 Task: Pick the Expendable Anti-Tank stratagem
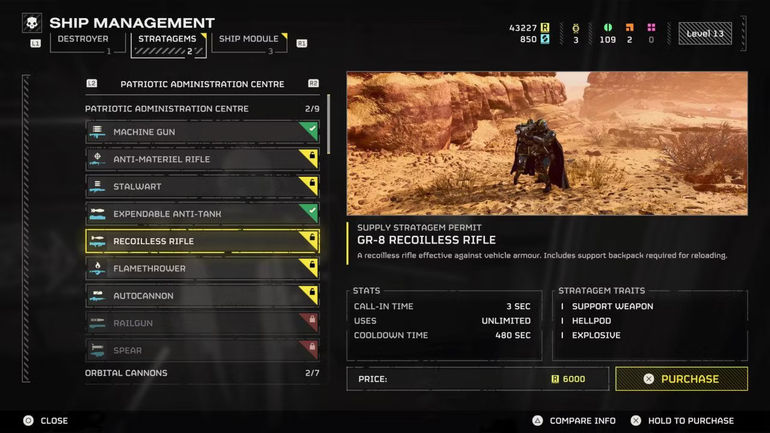coord(202,214)
